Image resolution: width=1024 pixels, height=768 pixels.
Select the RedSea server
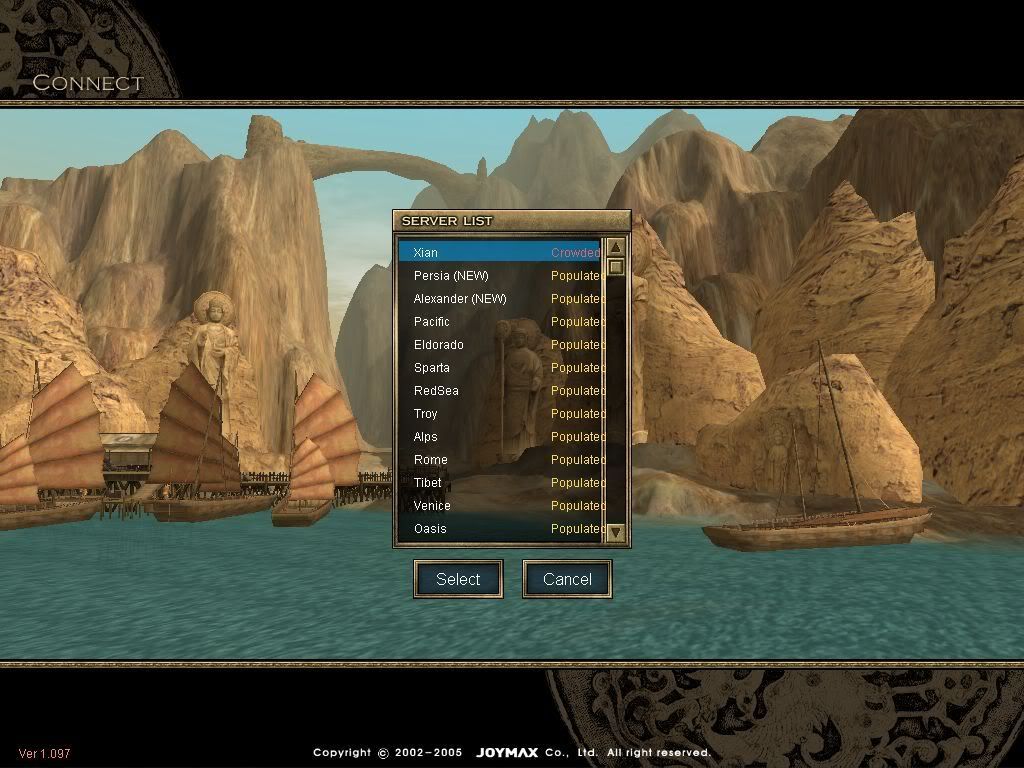498,391
